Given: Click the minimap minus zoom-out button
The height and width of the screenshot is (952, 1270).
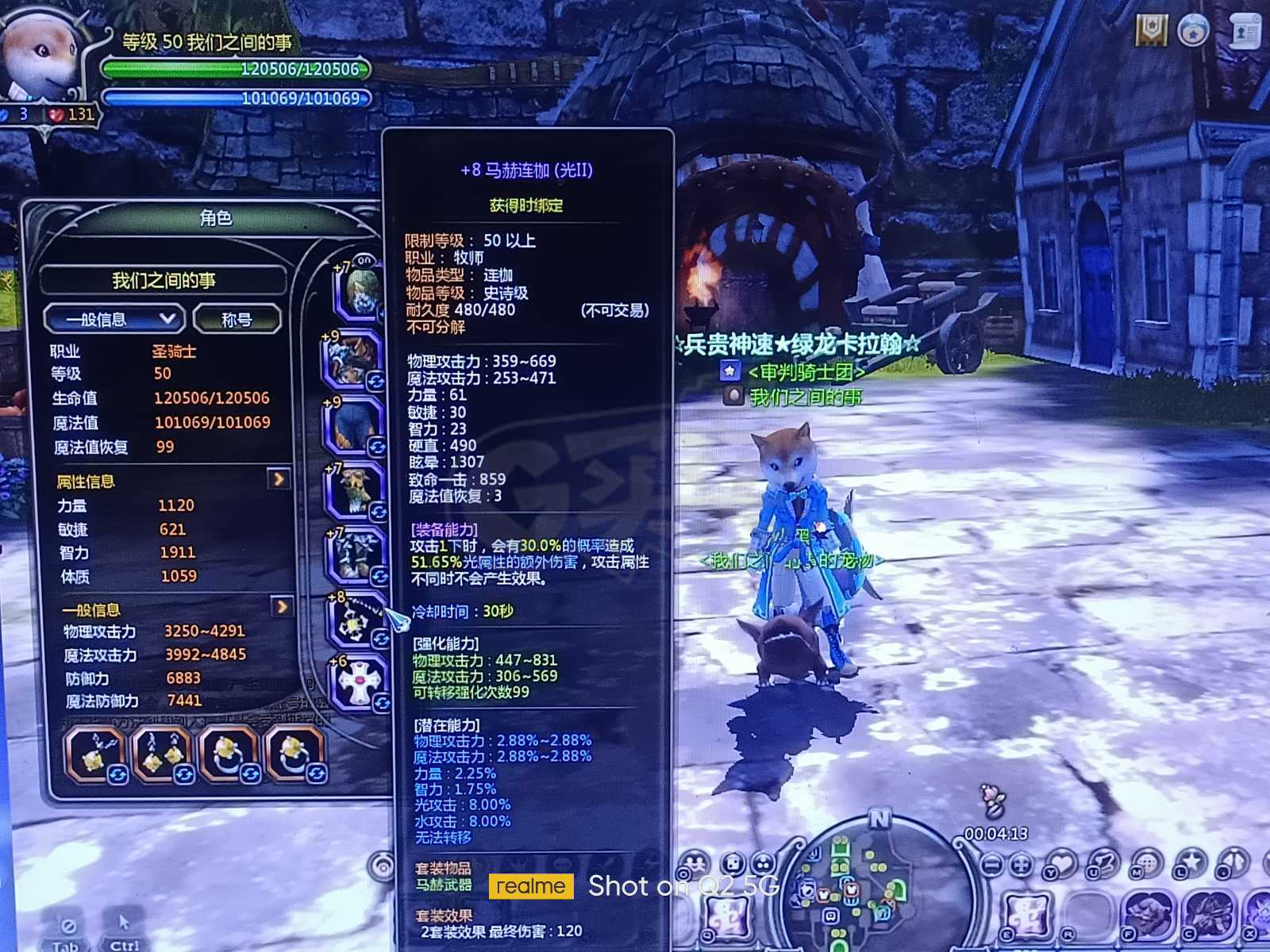Looking at the screenshot, I should pos(991,864).
